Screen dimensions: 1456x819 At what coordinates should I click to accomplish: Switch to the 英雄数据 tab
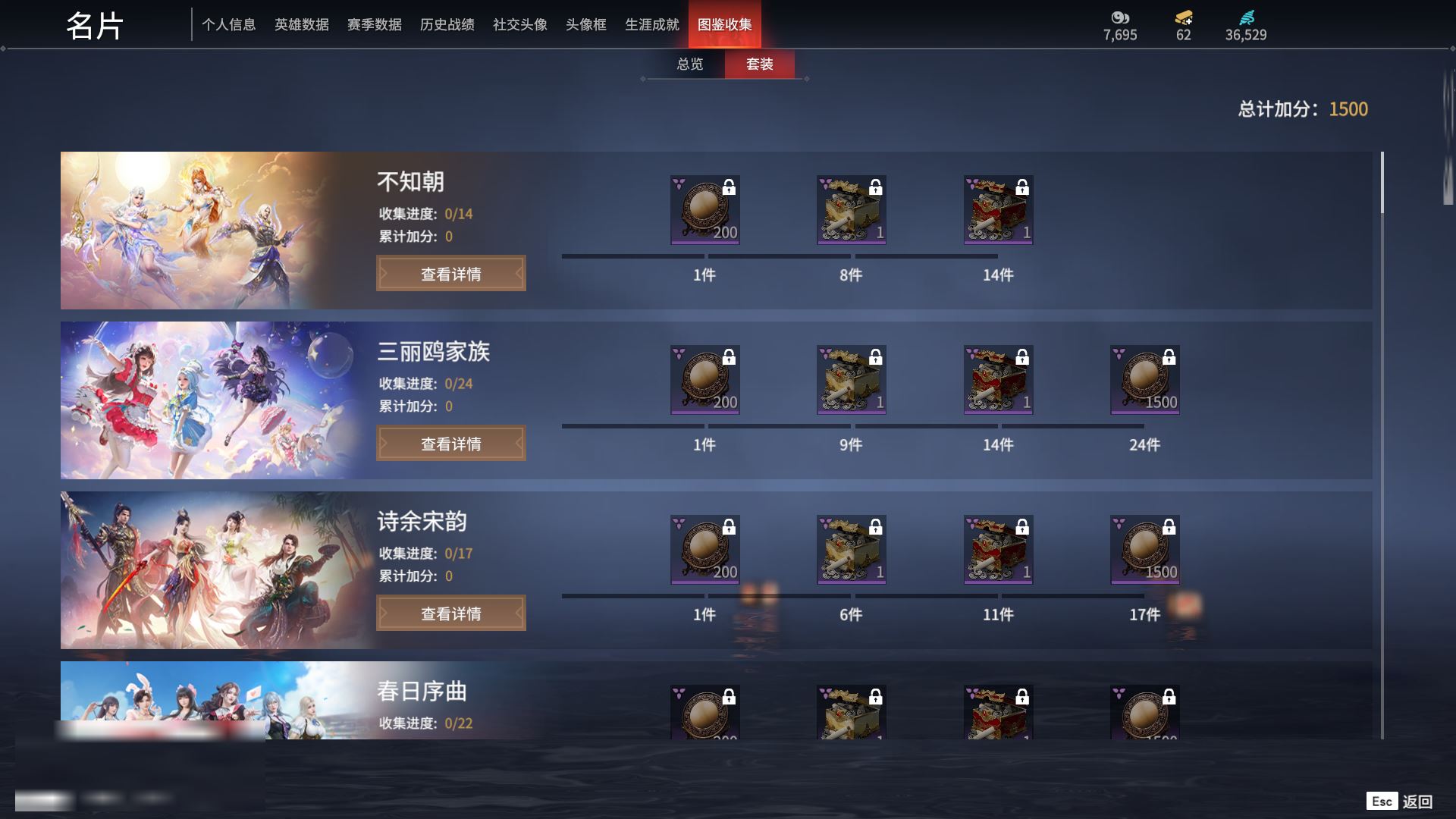[301, 25]
